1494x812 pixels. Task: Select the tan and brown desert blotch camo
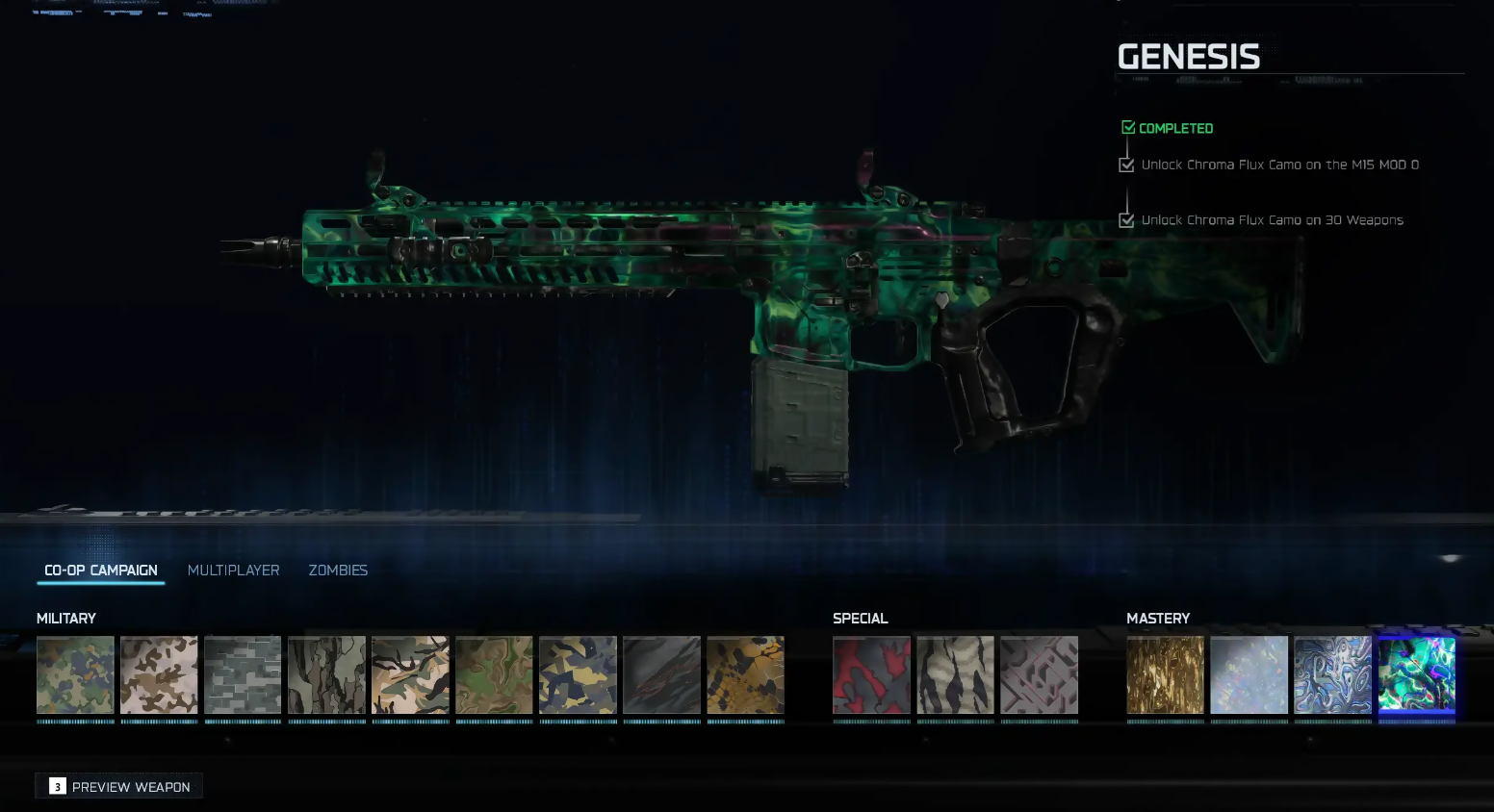tap(159, 674)
